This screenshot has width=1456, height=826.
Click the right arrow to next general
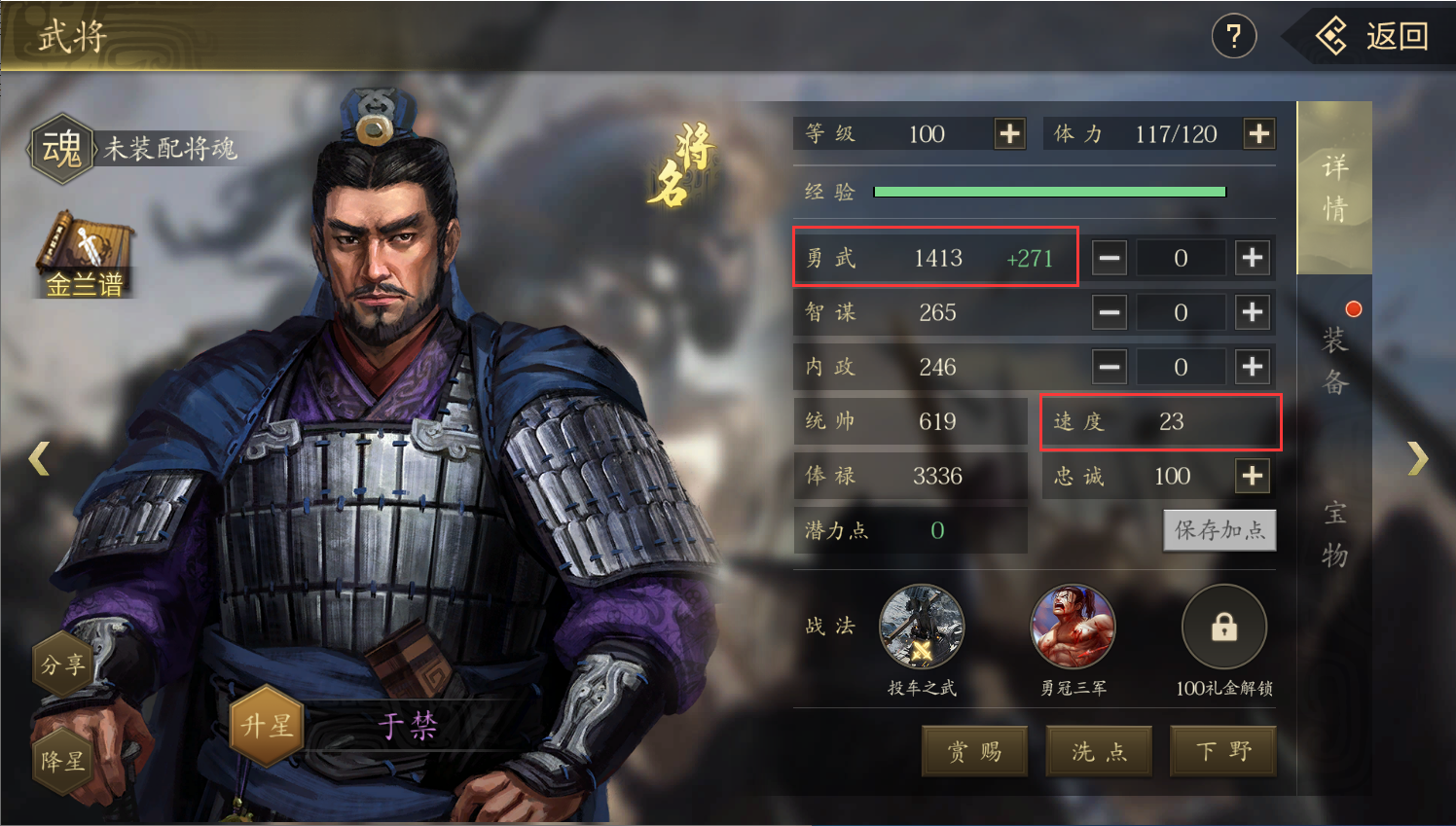coord(1418,457)
